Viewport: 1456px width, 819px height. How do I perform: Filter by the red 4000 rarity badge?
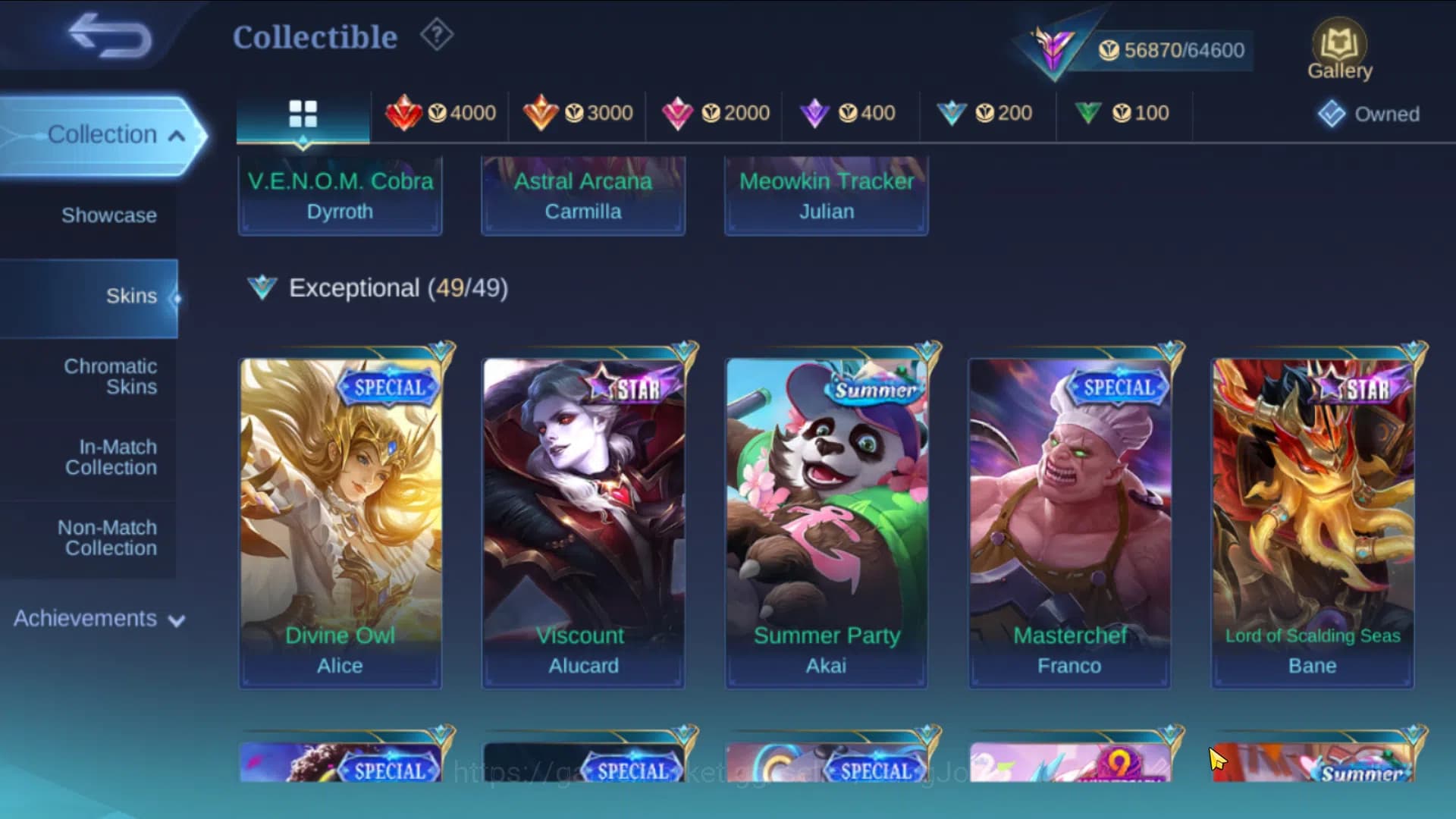tap(440, 112)
